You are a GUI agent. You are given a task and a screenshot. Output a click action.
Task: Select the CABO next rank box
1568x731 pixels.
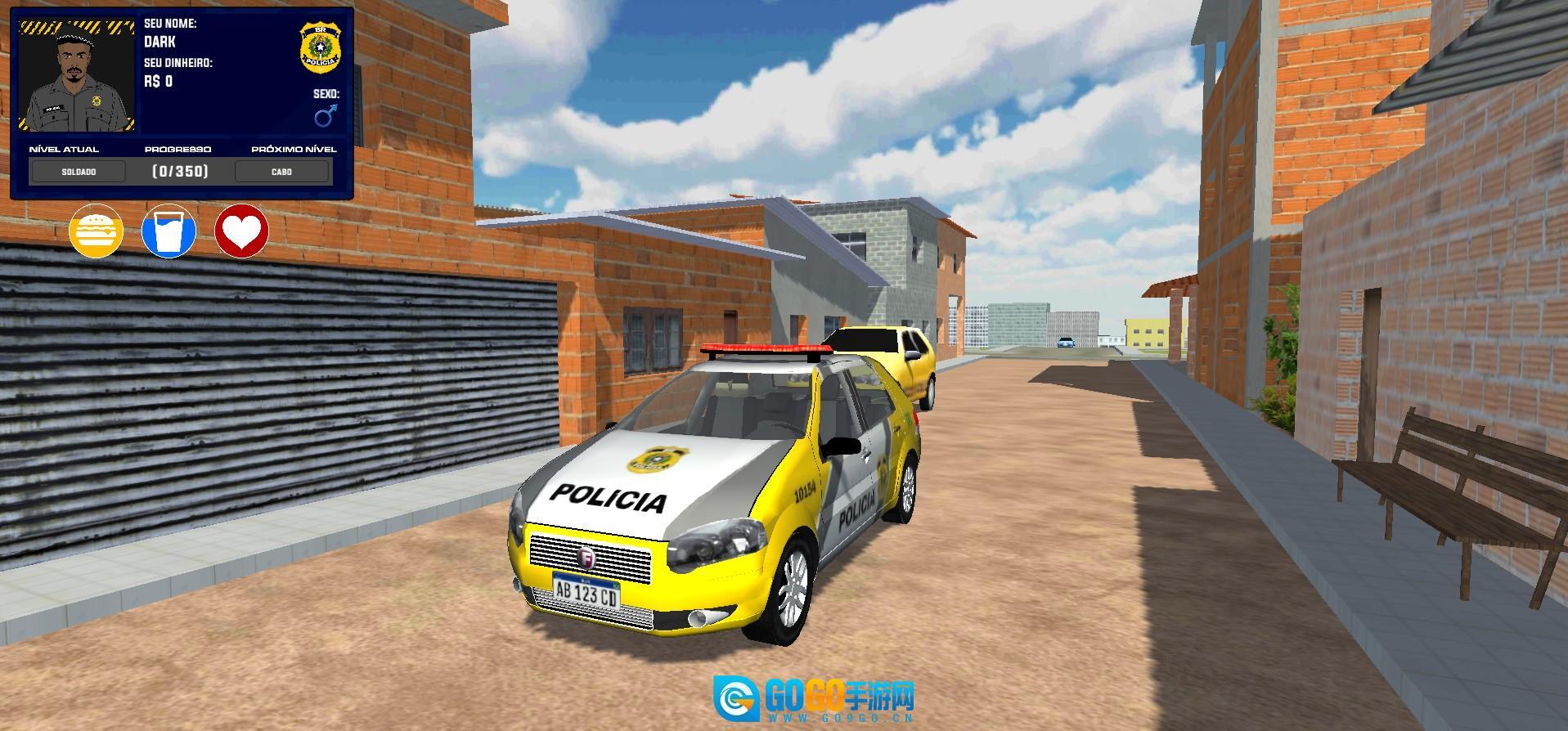tap(282, 172)
